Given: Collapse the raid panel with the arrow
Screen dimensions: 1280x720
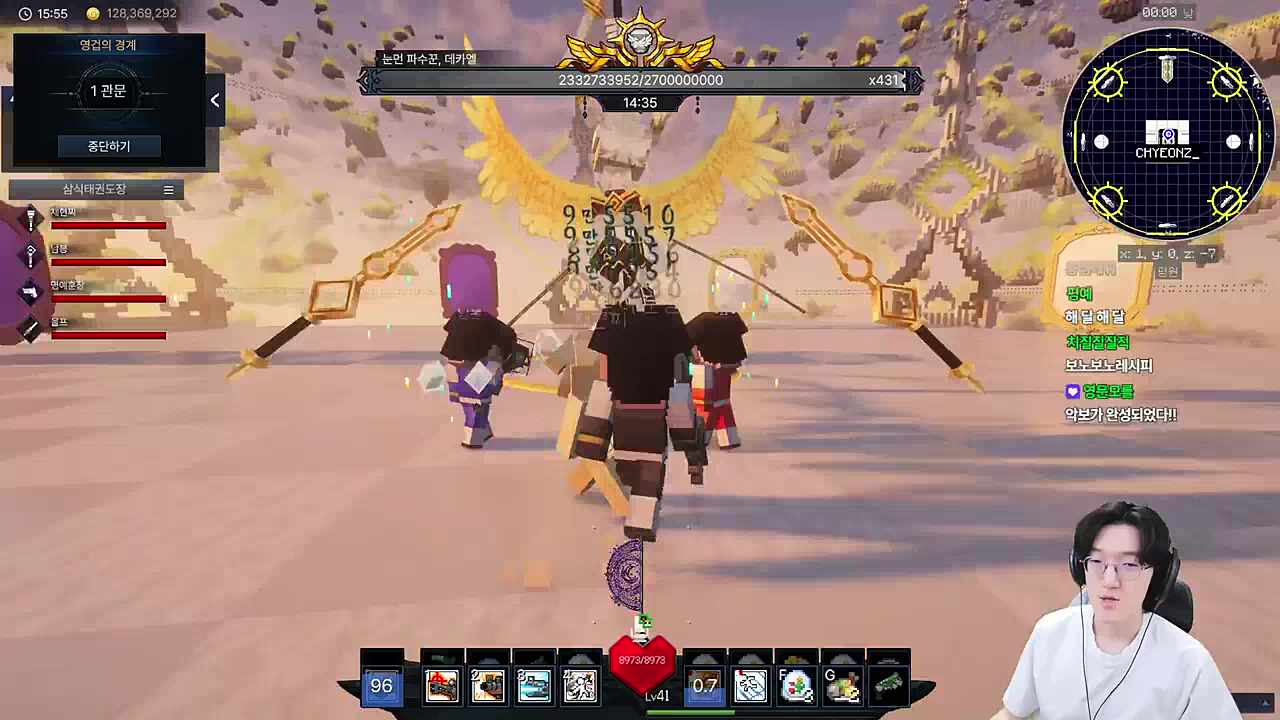Looking at the screenshot, I should coord(215,100).
